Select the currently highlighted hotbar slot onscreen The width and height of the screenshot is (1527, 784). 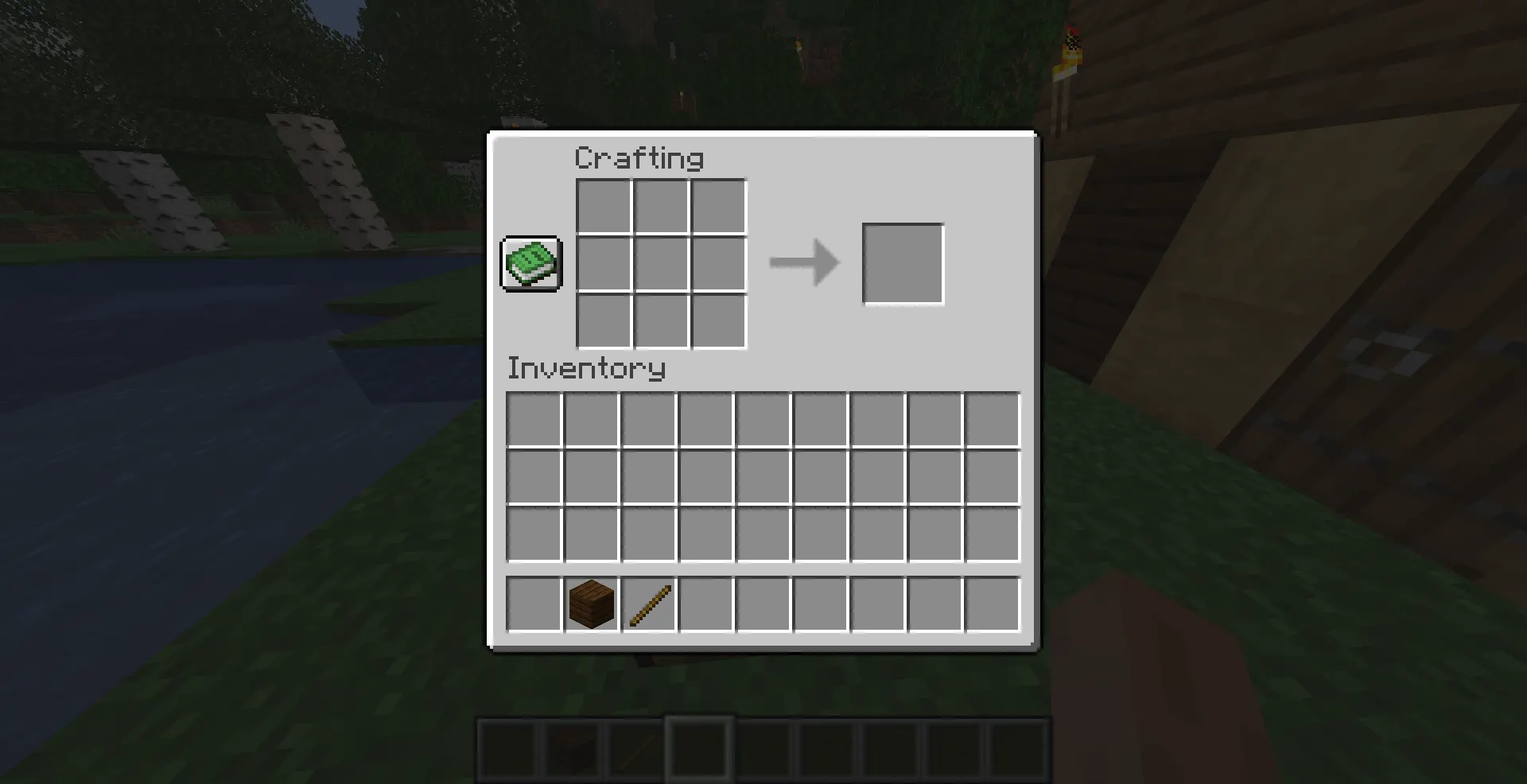point(698,747)
